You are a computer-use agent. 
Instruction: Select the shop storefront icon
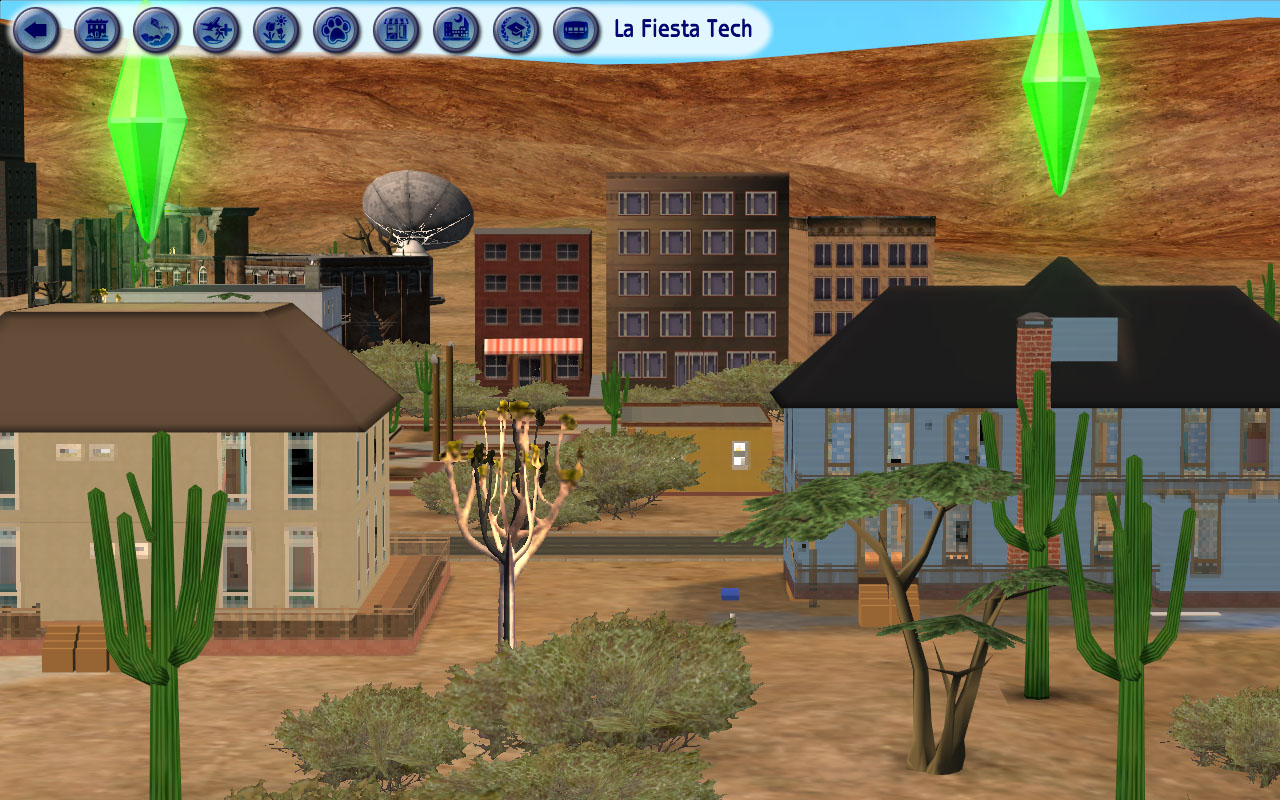point(397,30)
